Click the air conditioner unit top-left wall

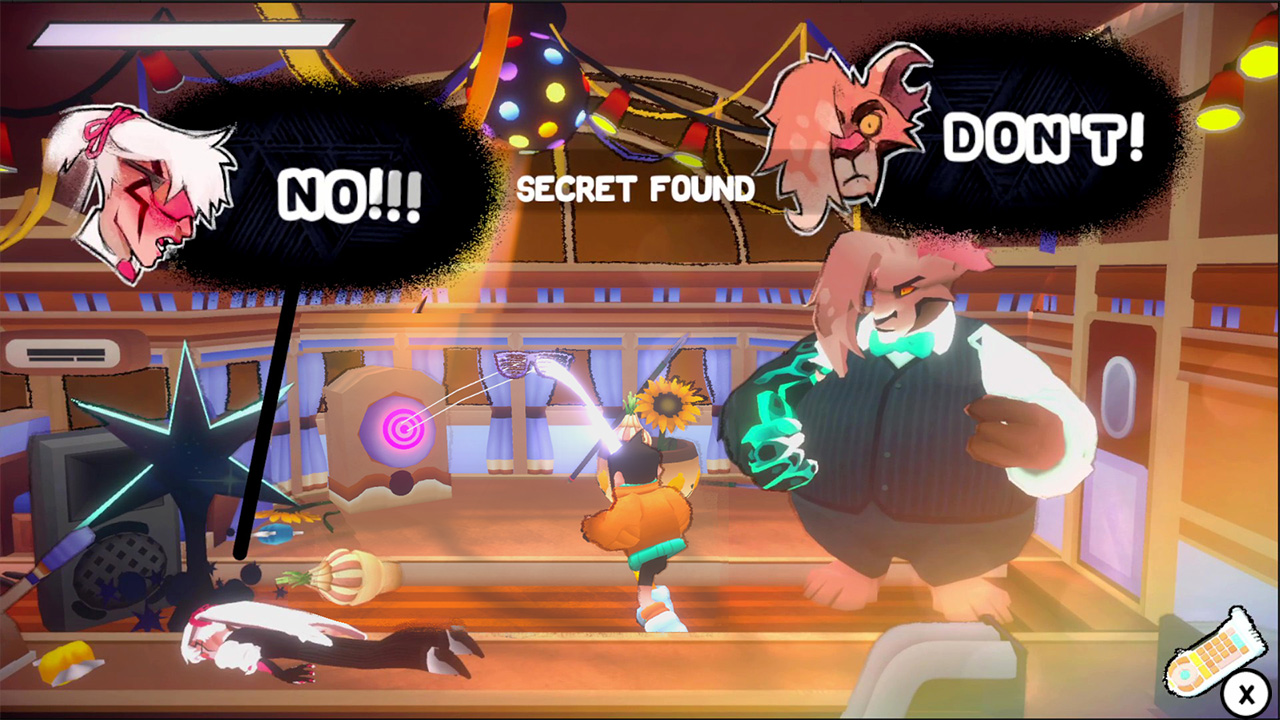(65, 352)
